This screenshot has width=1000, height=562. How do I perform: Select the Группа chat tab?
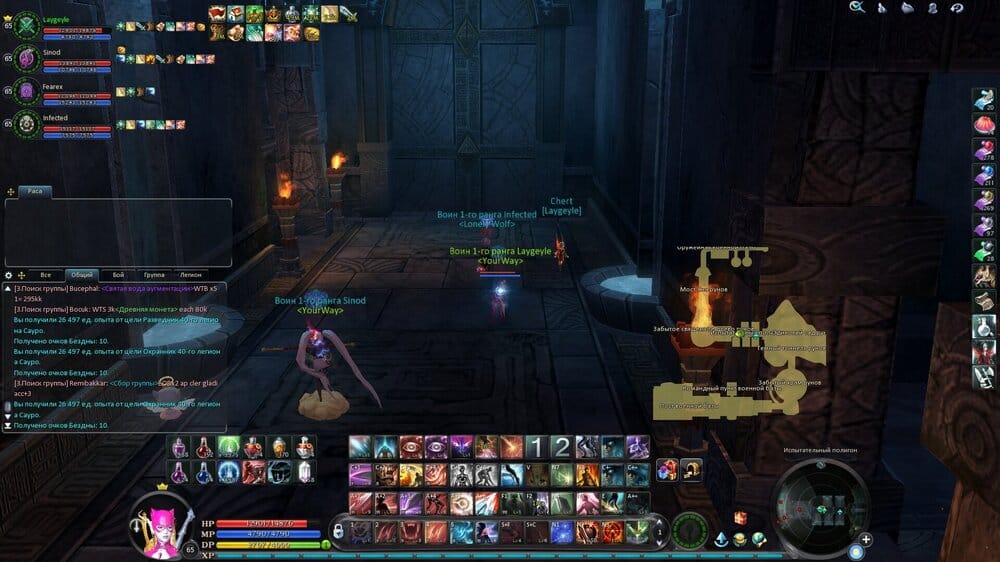pyautogui.click(x=155, y=274)
